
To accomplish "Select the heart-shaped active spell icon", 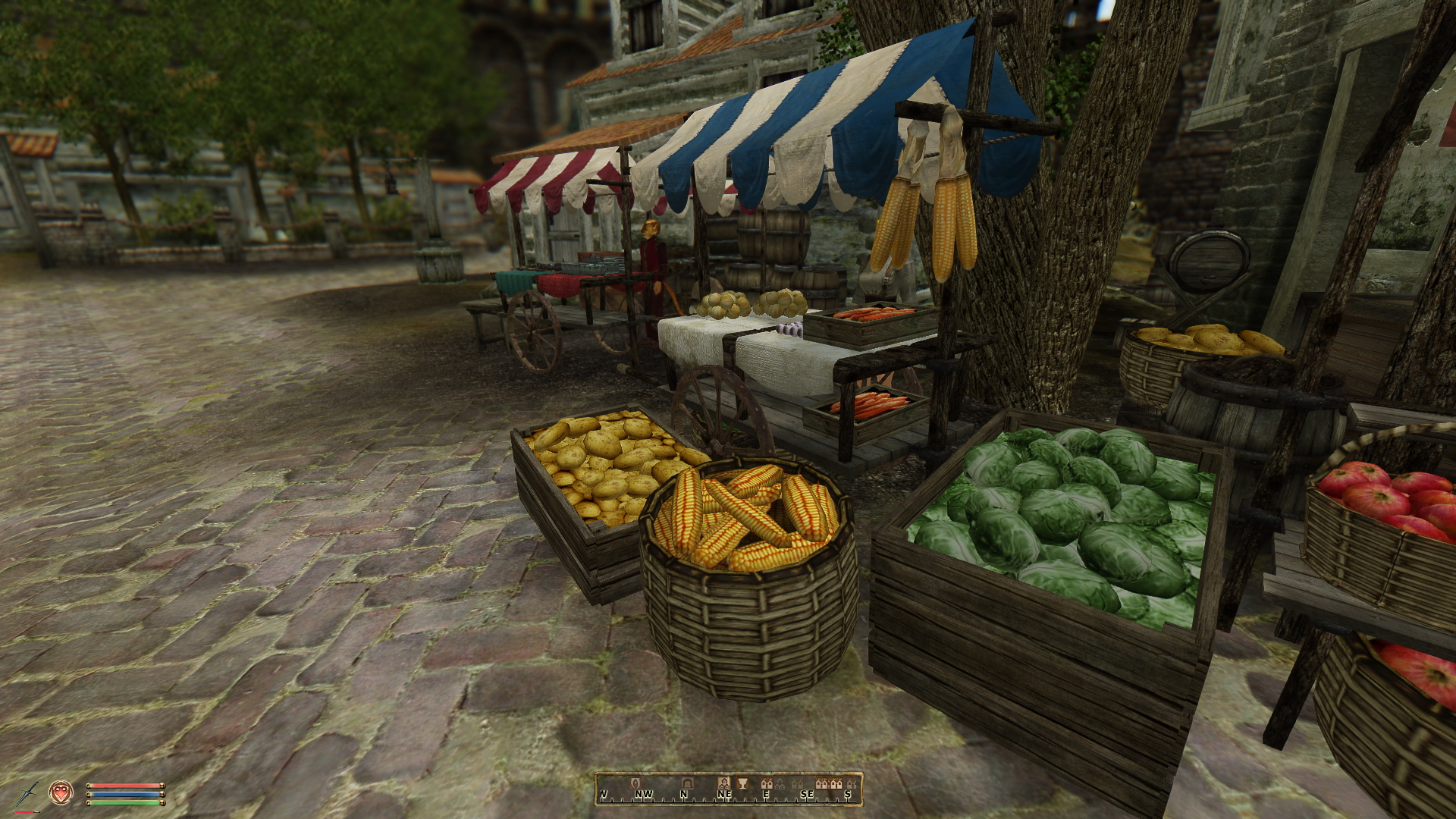I will tap(61, 792).
